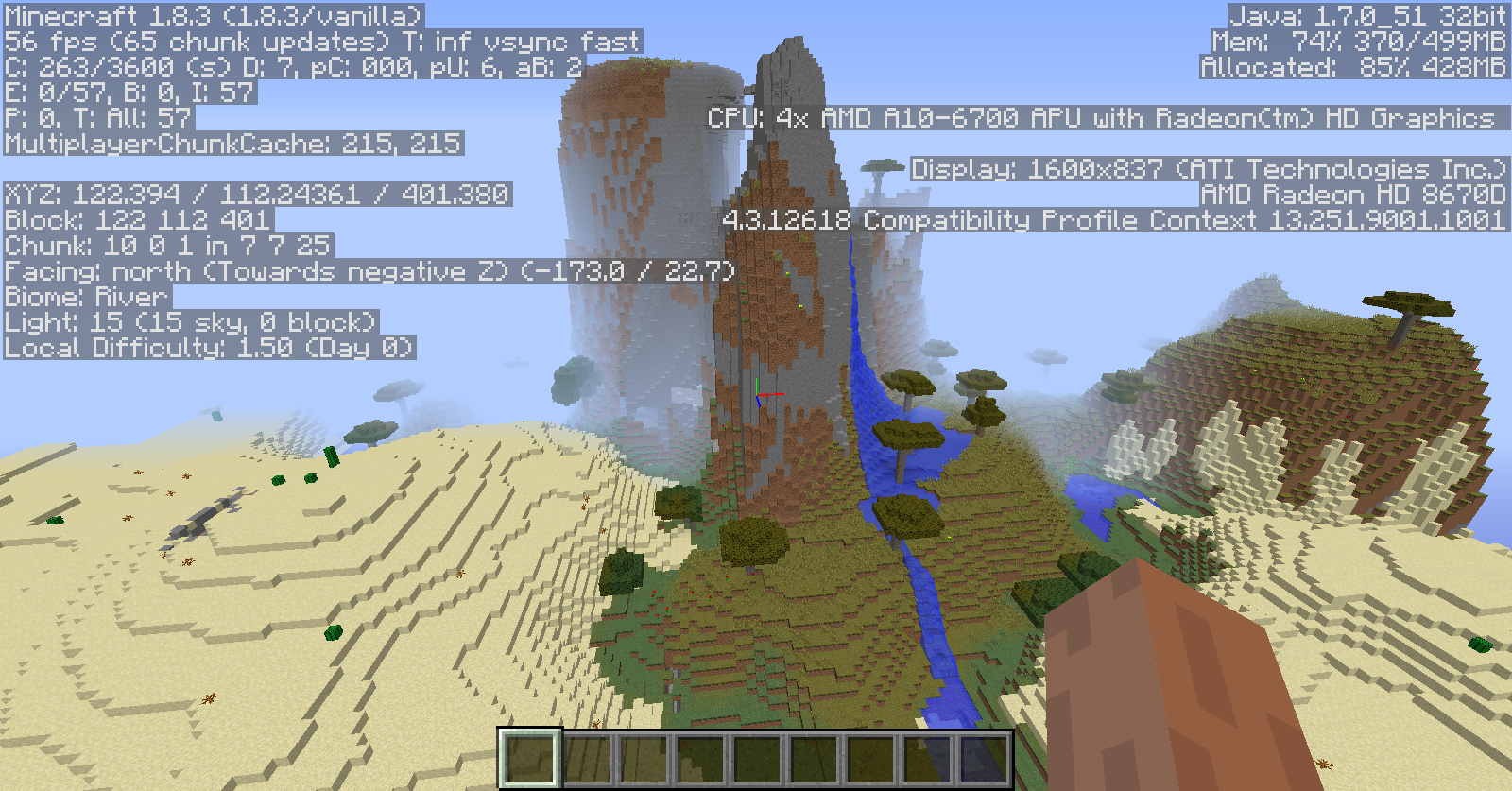Click the 'XYZ' coordinates readout
1512x791 pixels.
(255, 195)
